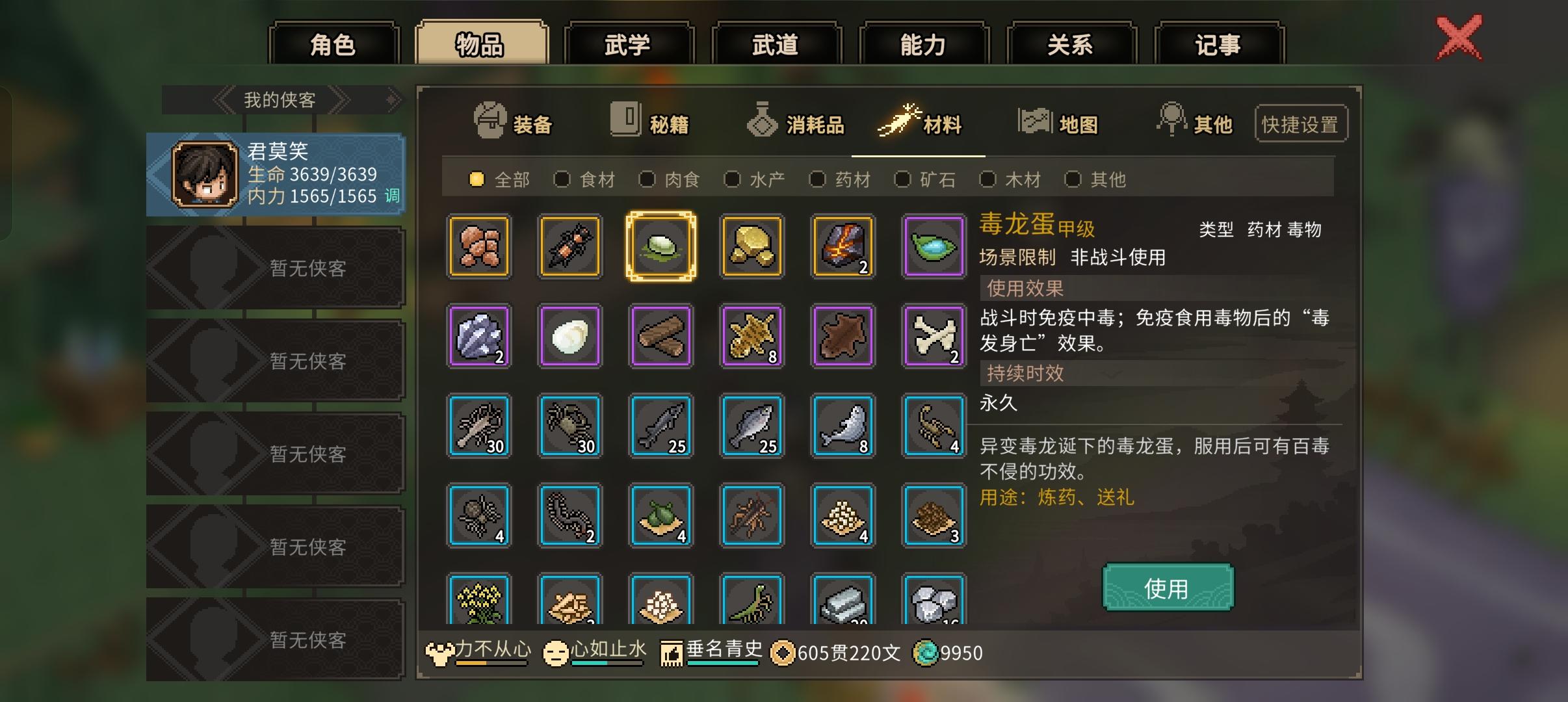The width and height of the screenshot is (1568, 702).
Task: Select the poison dragon egg item
Action: pos(661,247)
